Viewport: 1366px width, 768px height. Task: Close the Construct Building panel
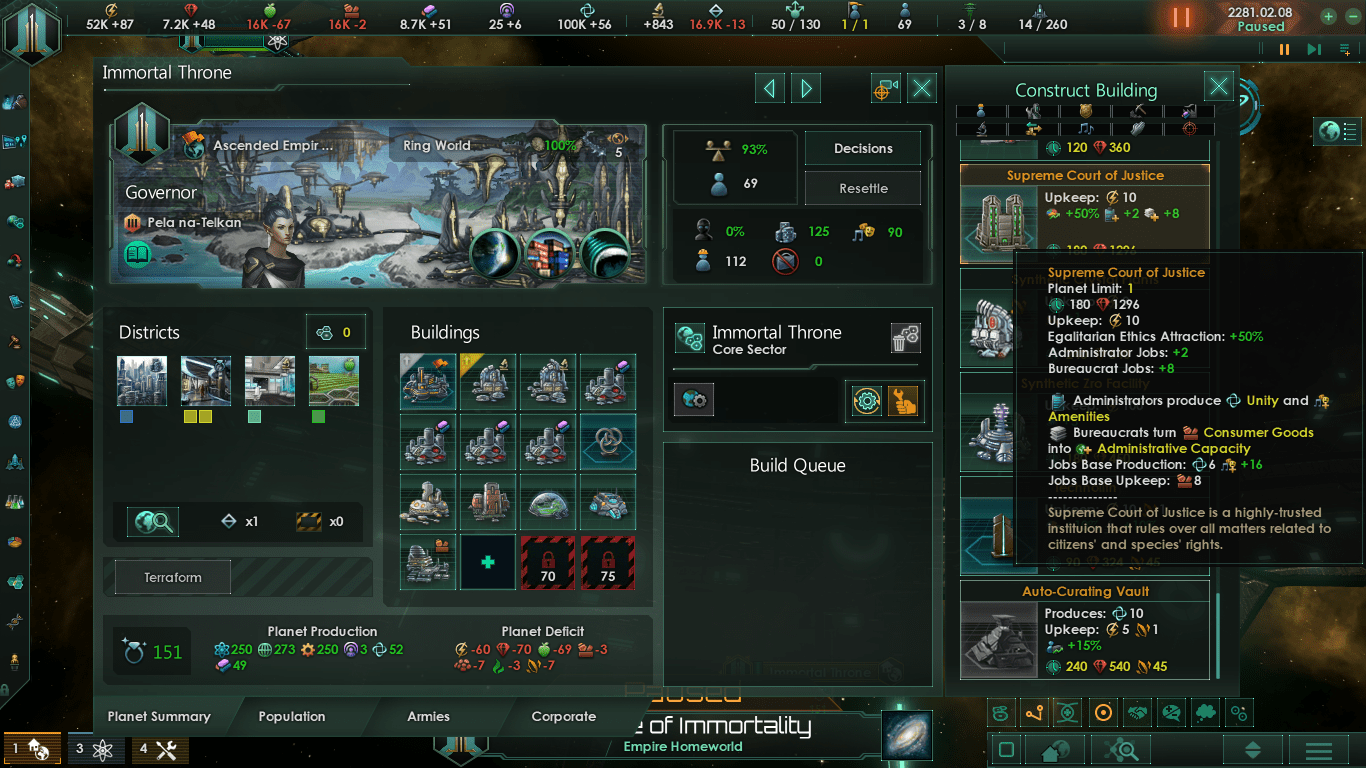(x=1218, y=87)
